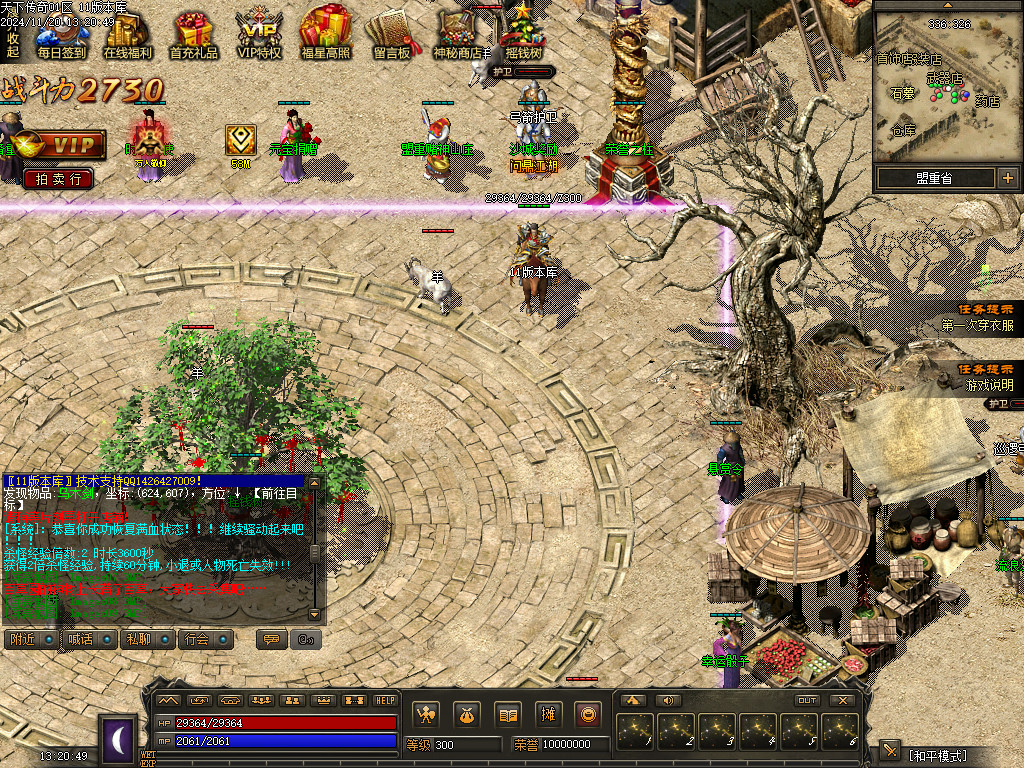Switch chat to the 私聊 private channel

click(x=146, y=639)
